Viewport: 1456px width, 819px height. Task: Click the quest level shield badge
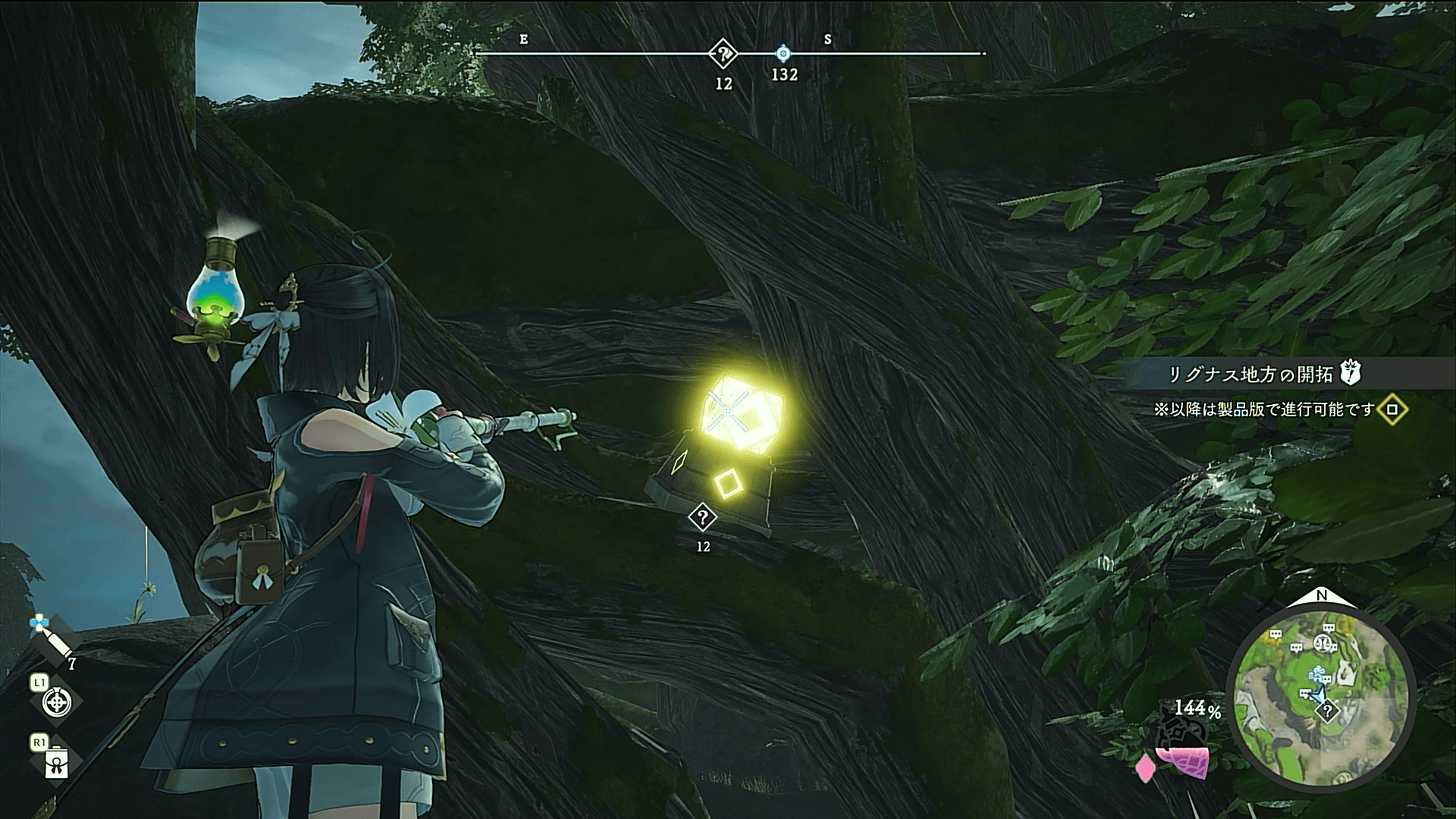point(1351,373)
